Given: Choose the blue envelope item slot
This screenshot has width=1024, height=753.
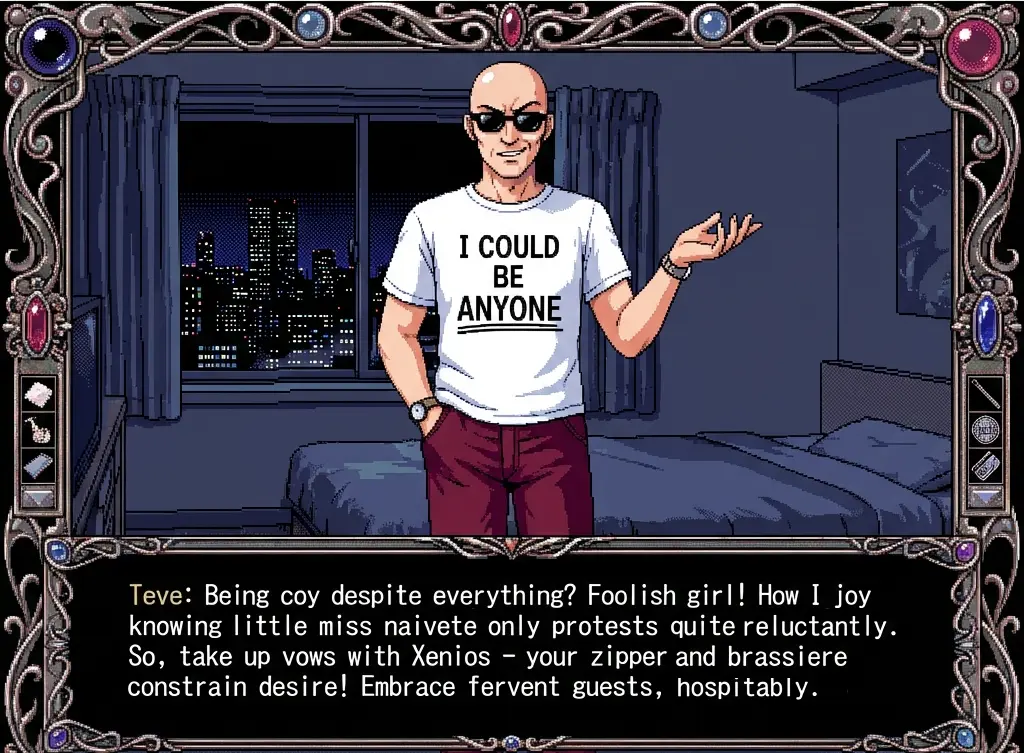Looking at the screenshot, I should click(37, 465).
